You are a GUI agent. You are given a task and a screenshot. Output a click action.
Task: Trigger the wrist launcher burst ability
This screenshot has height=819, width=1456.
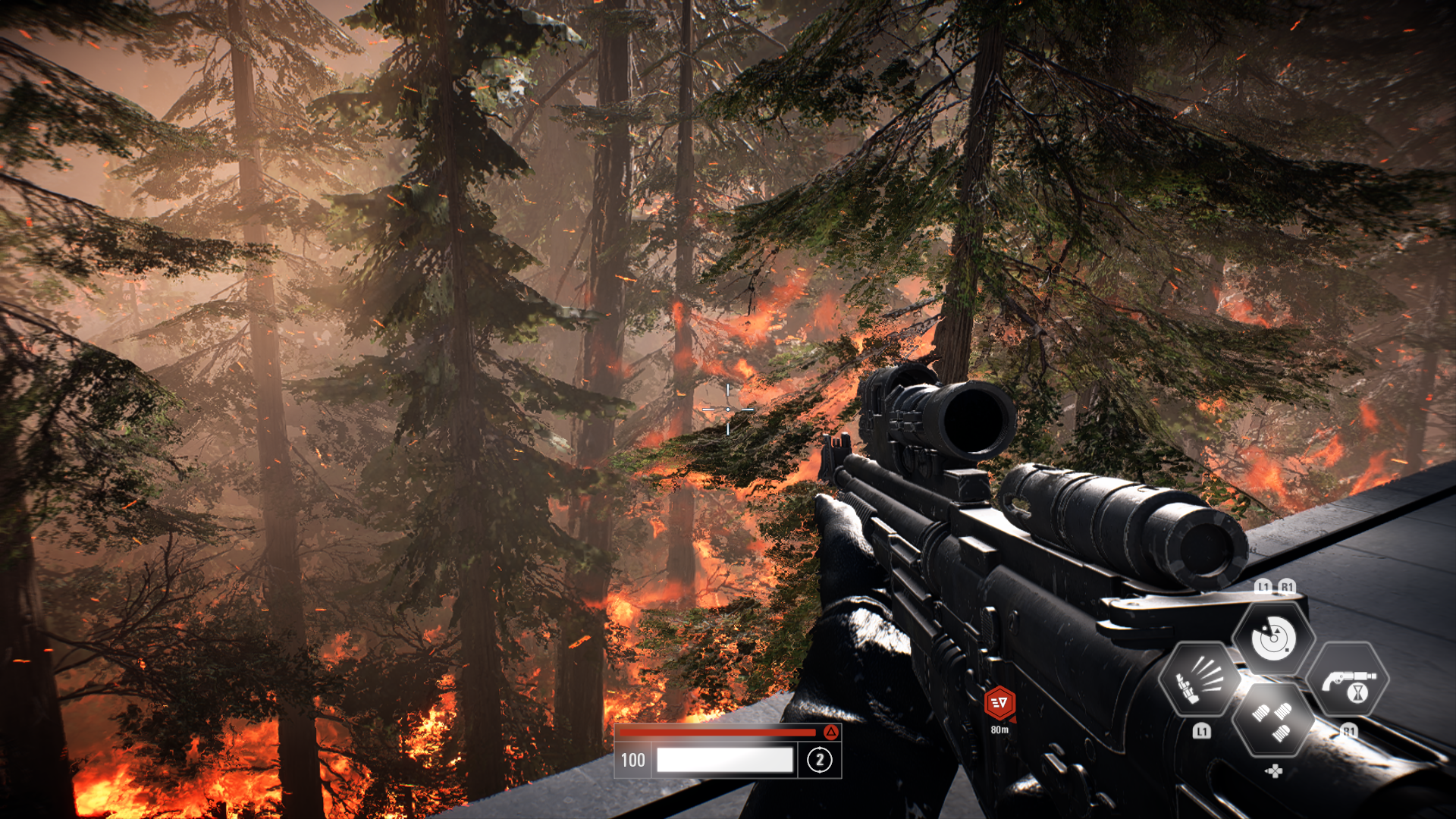(x=1200, y=679)
